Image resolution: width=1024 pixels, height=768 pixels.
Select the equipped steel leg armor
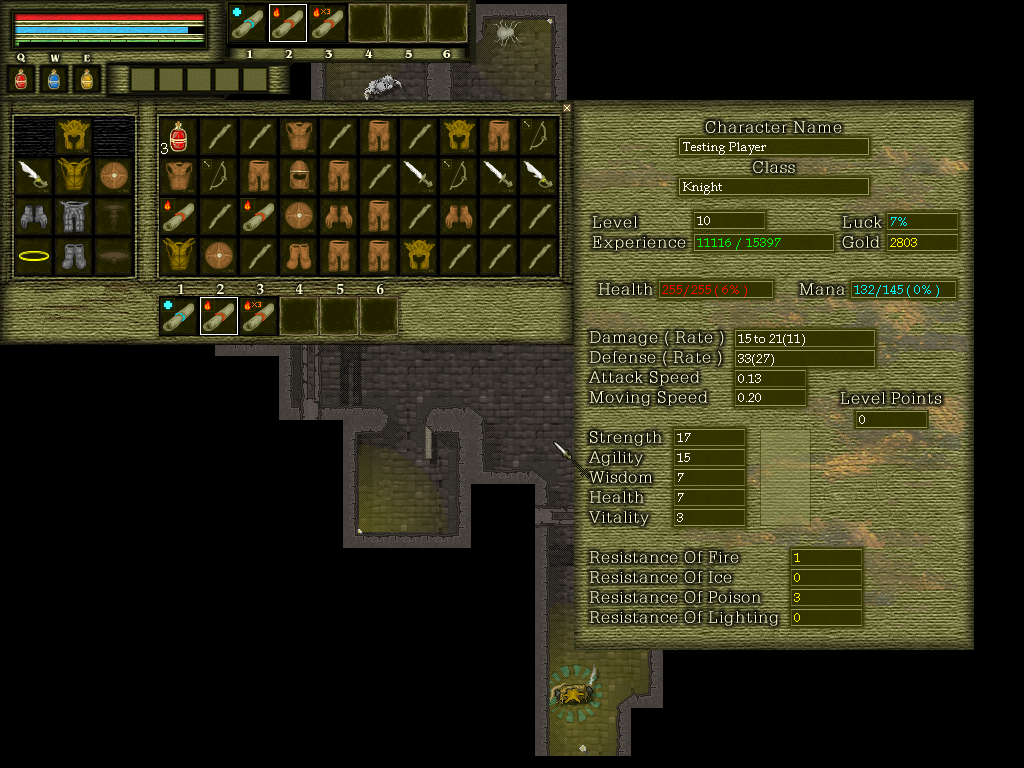pyautogui.click(x=74, y=216)
